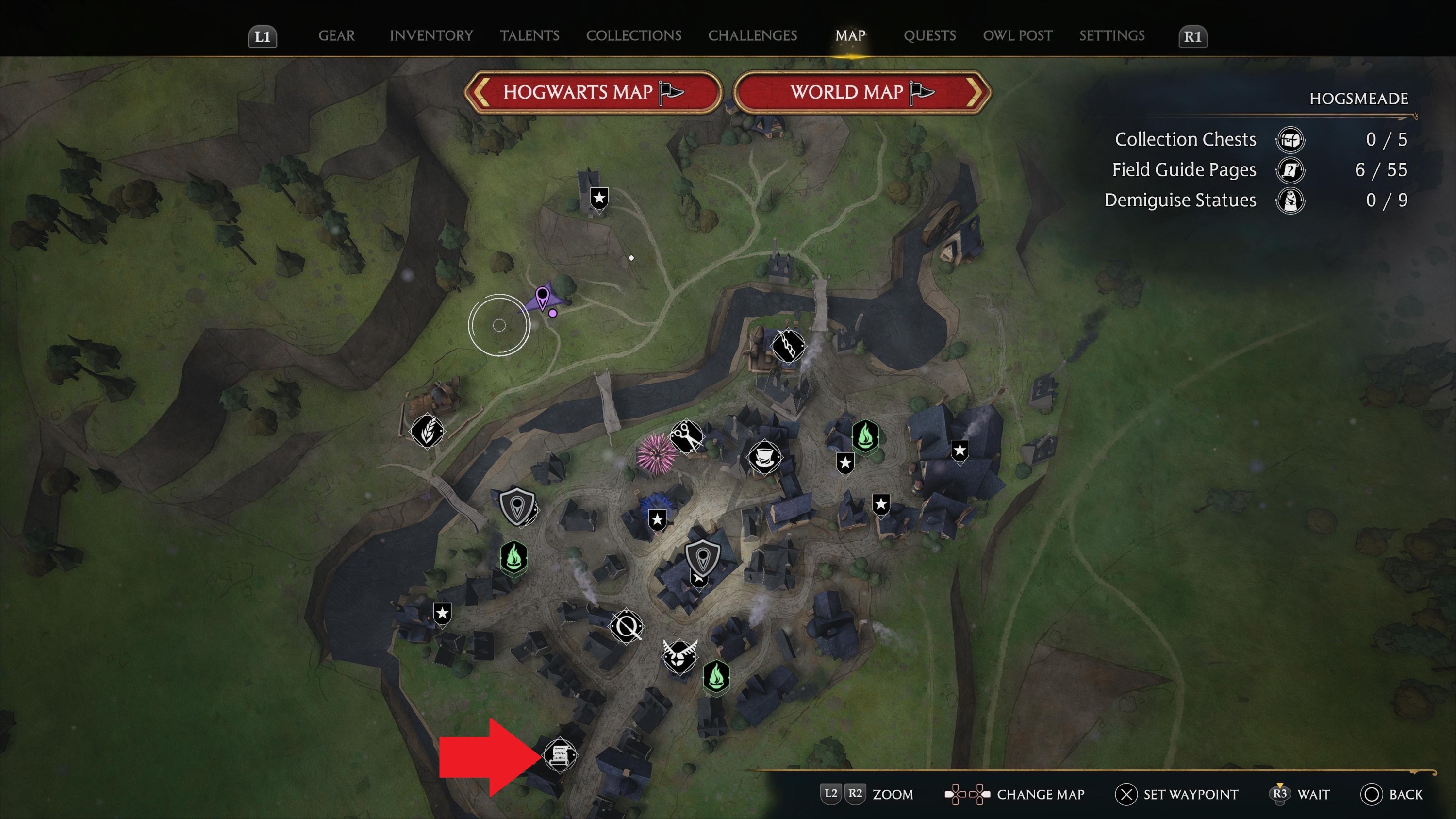
Task: Switch to the COLLECTIONS tab
Action: 634,35
